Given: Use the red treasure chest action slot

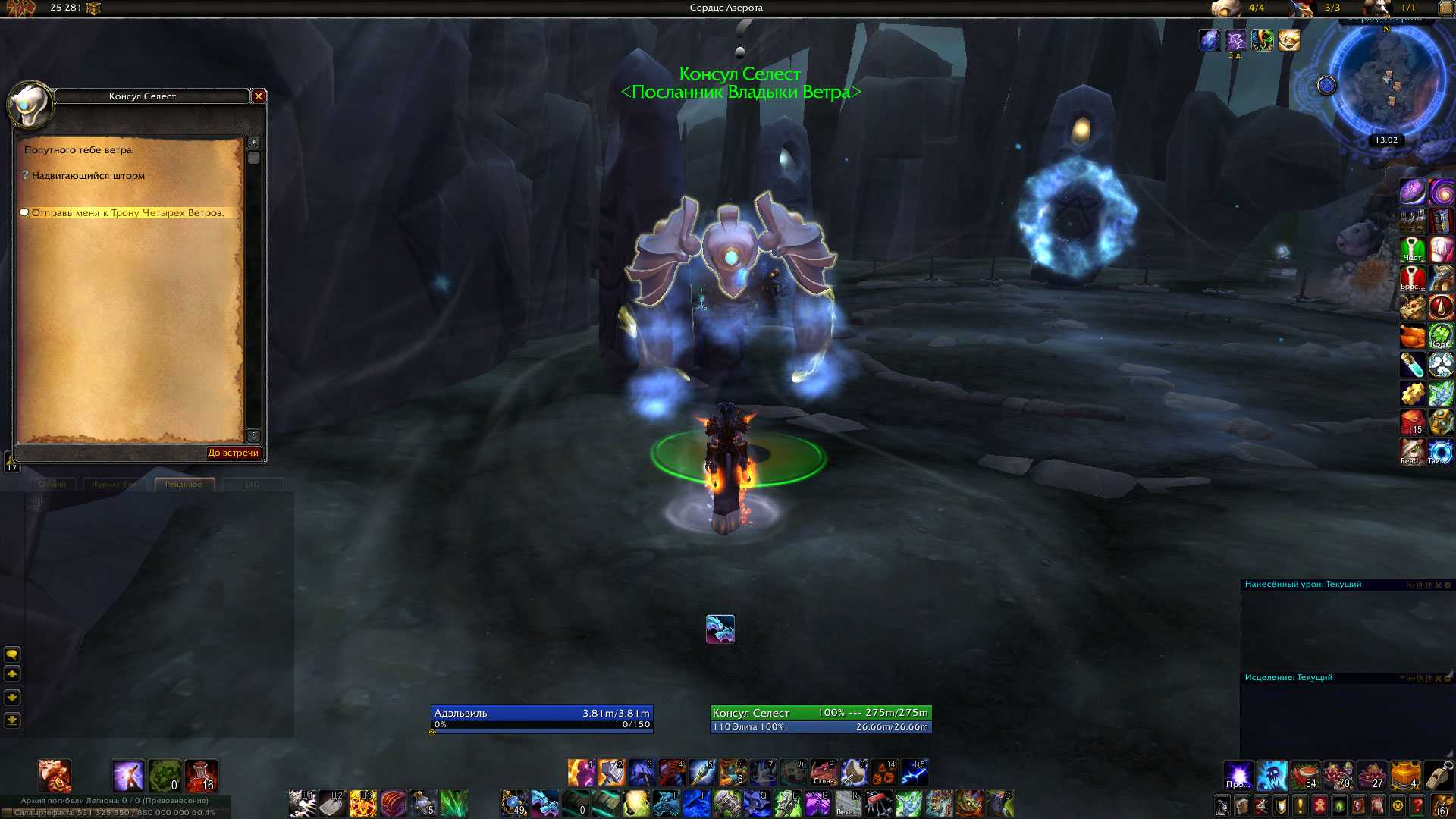Looking at the screenshot, I should [x=394, y=804].
